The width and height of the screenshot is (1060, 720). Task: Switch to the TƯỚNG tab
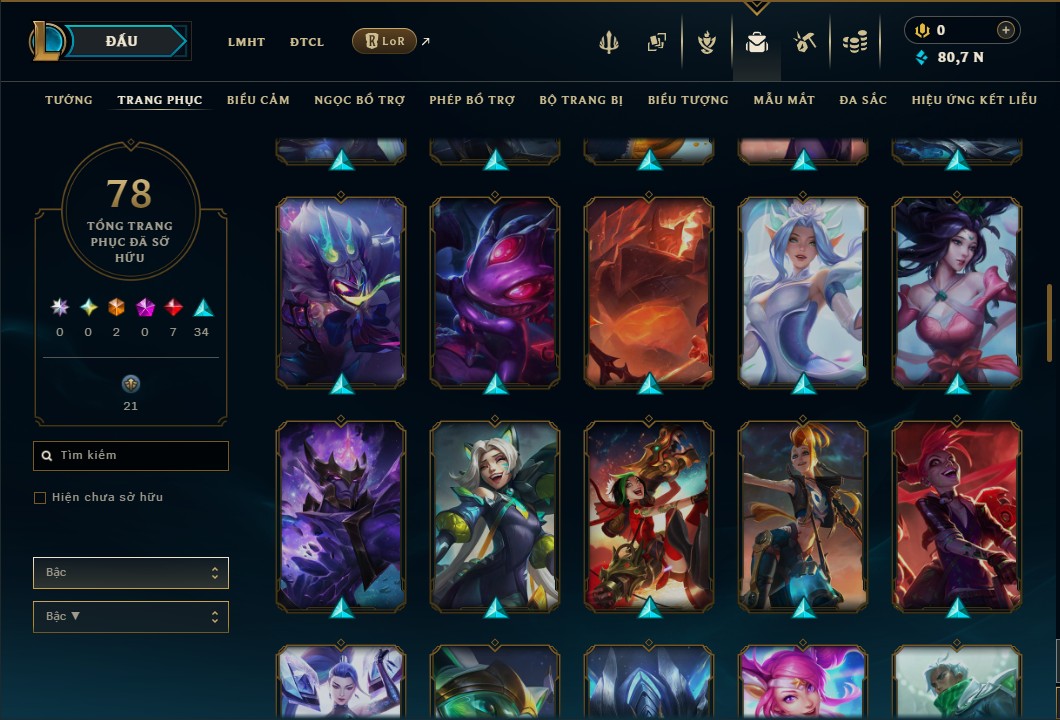coord(69,100)
